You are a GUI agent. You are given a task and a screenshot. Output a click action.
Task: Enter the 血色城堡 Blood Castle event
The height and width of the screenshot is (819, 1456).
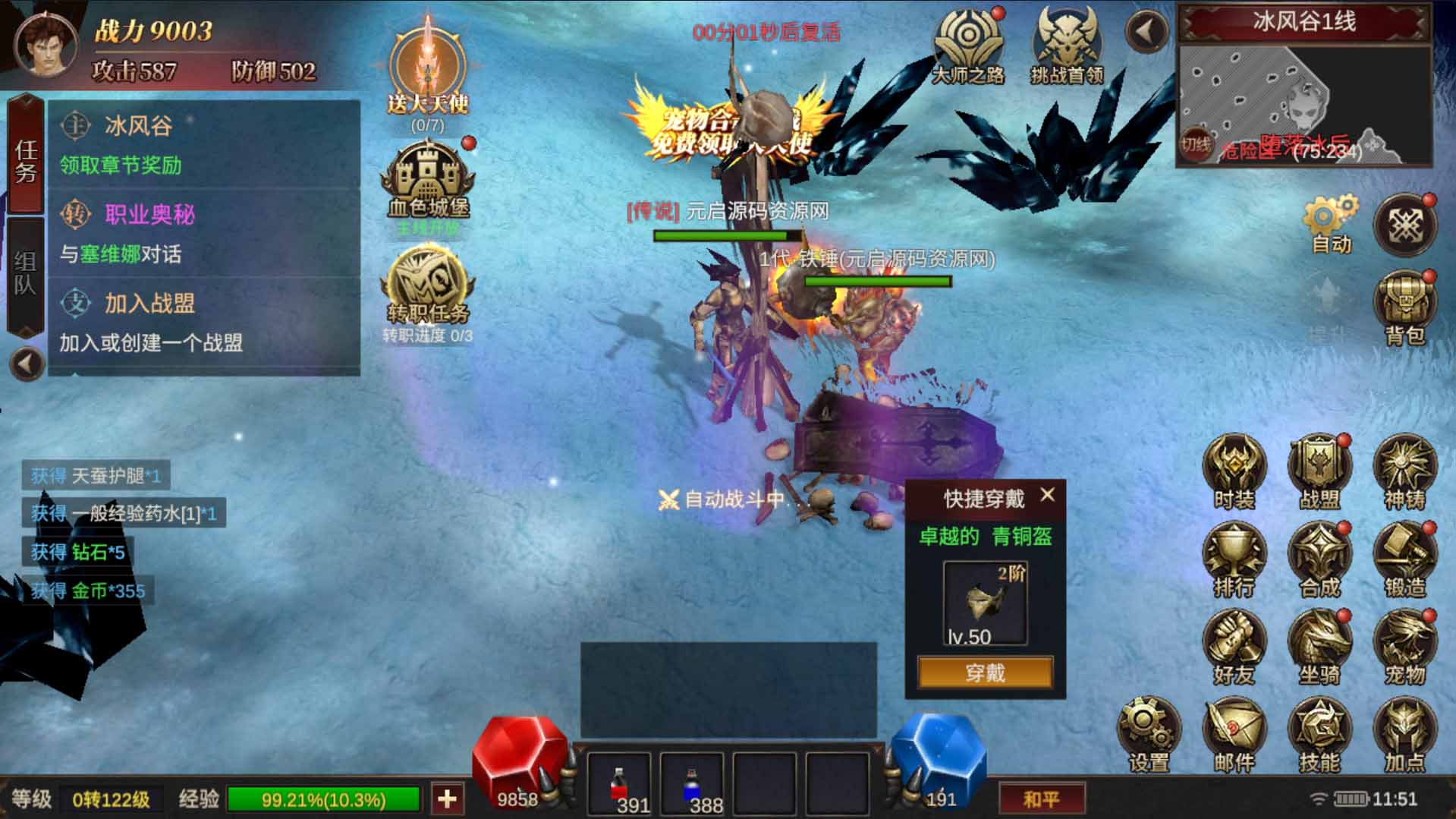428,182
